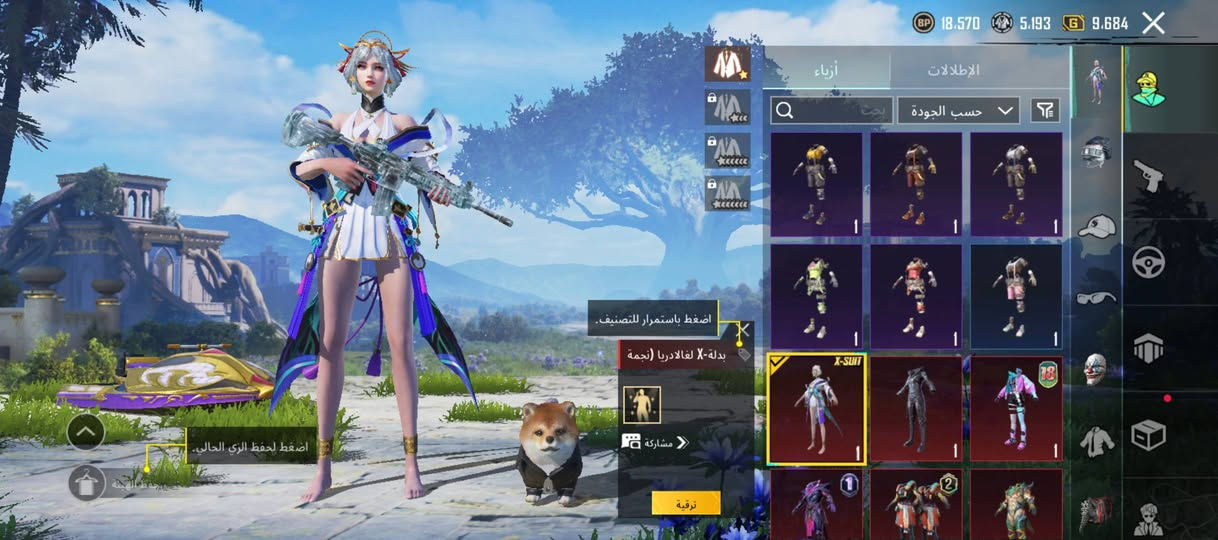This screenshot has width=1218, height=540.
Task: Open the helmet category
Action: (x=1098, y=151)
